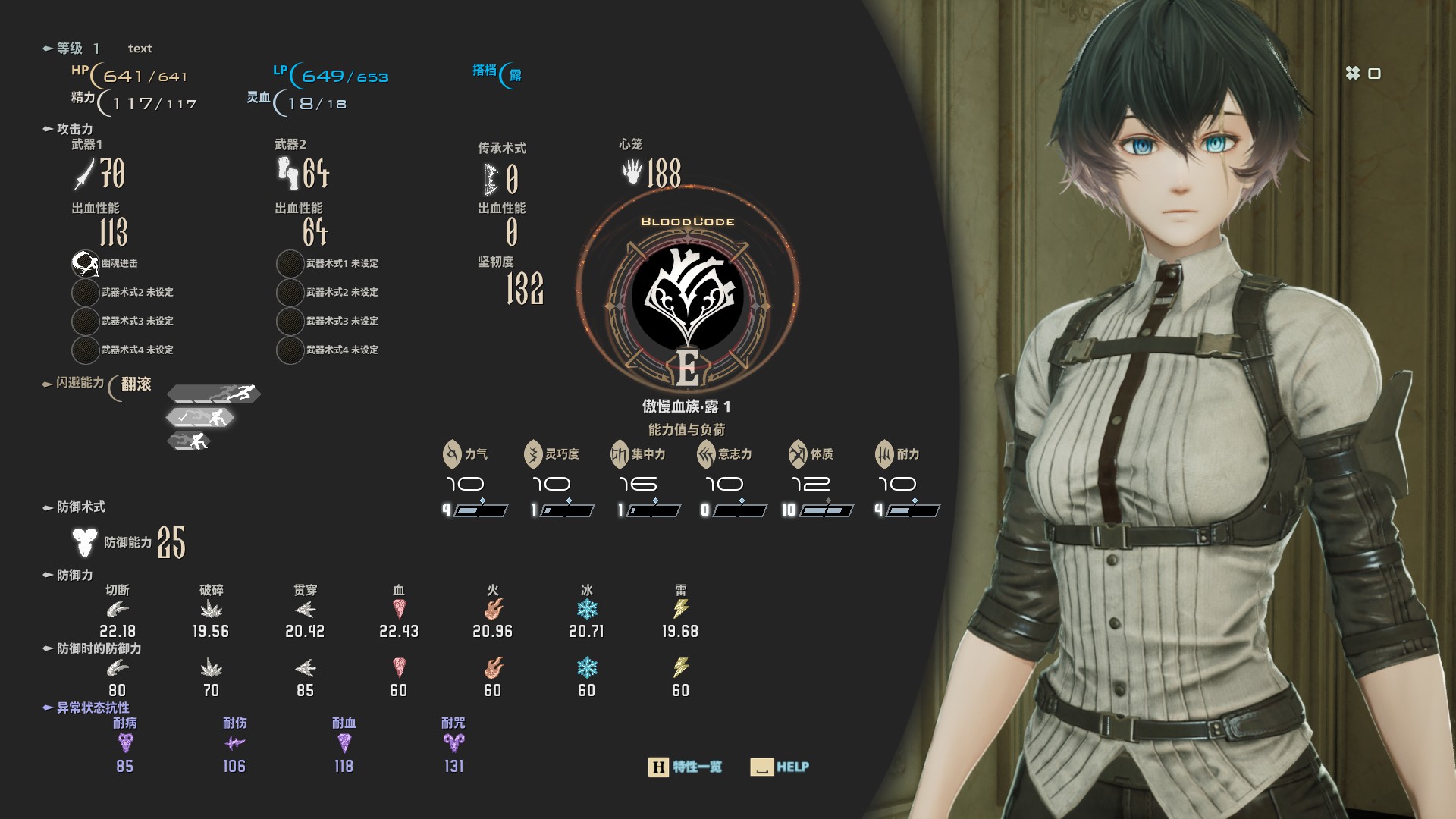Image resolution: width=1456 pixels, height=819 pixels.
Task: Select the 耐病 resistance icon
Action: (125, 743)
